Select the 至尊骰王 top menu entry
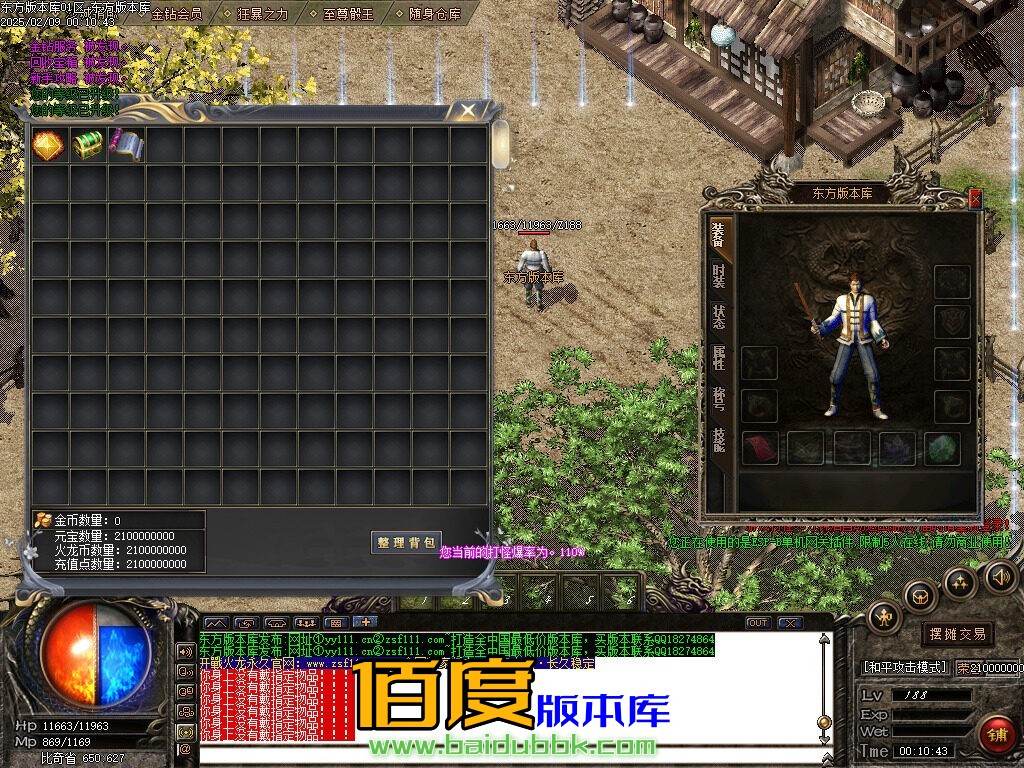Viewport: 1024px width, 768px height. [349, 14]
